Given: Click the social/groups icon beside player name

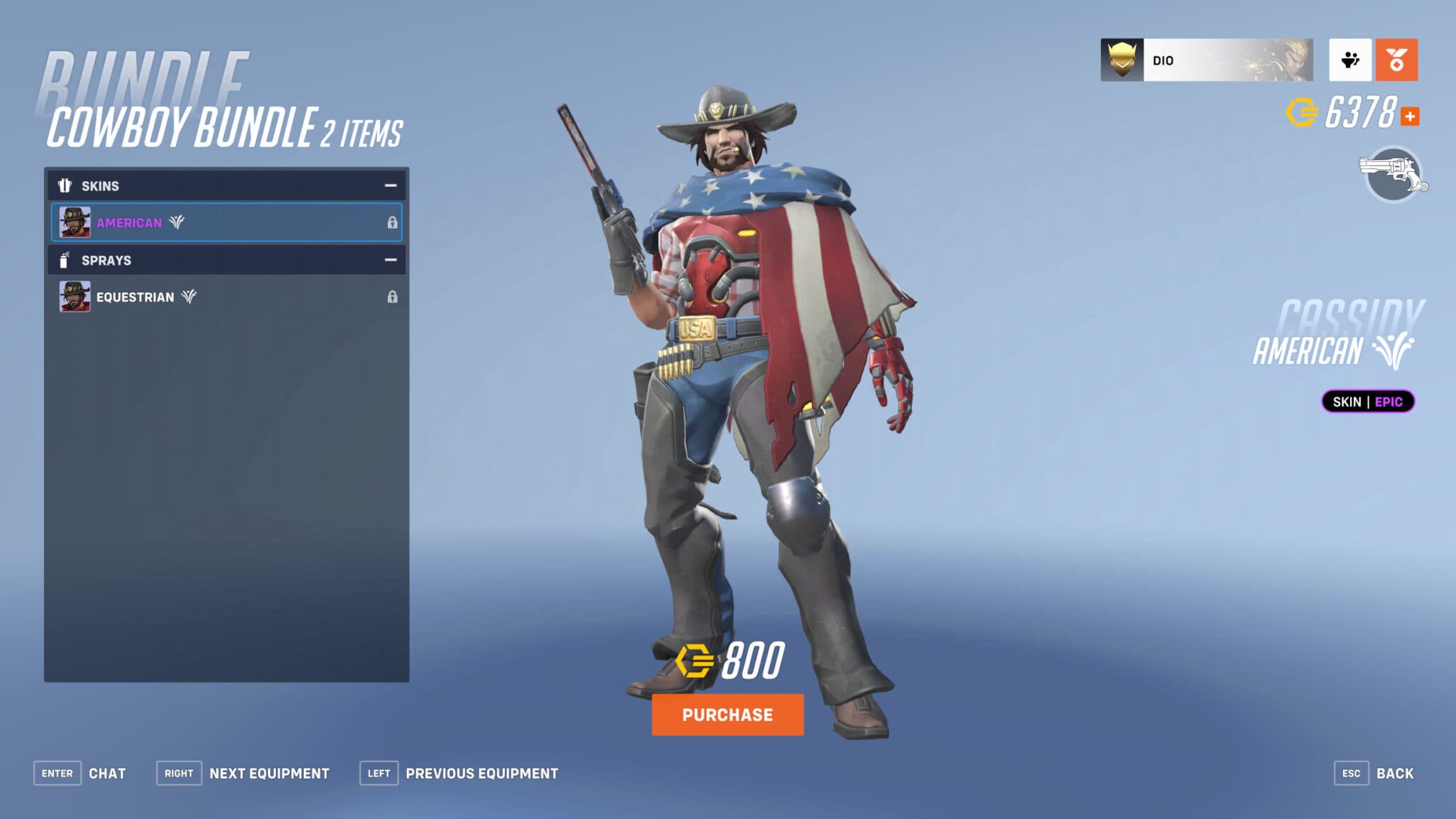Looking at the screenshot, I should point(1352,60).
